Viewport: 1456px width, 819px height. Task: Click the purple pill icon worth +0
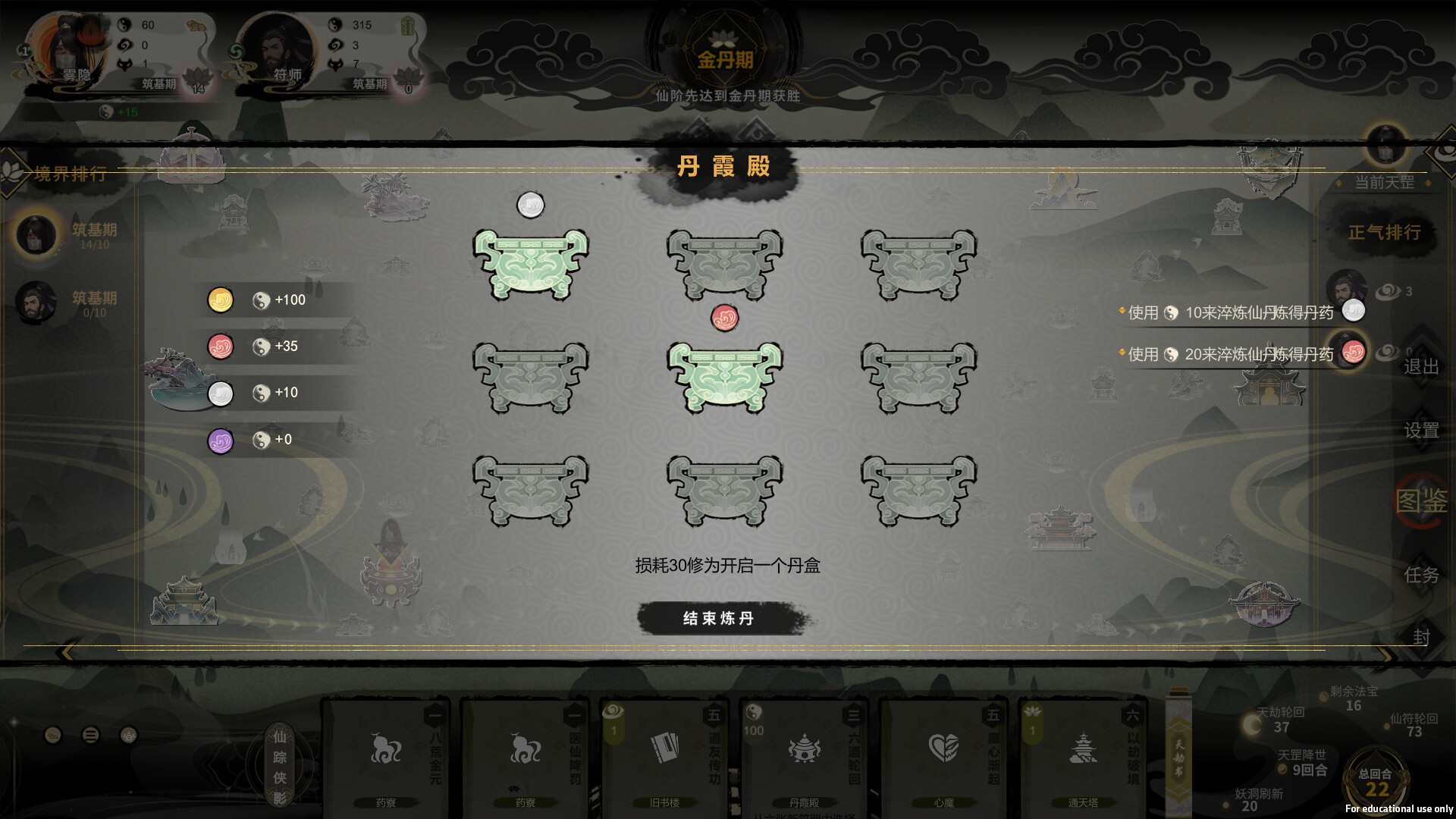point(220,440)
